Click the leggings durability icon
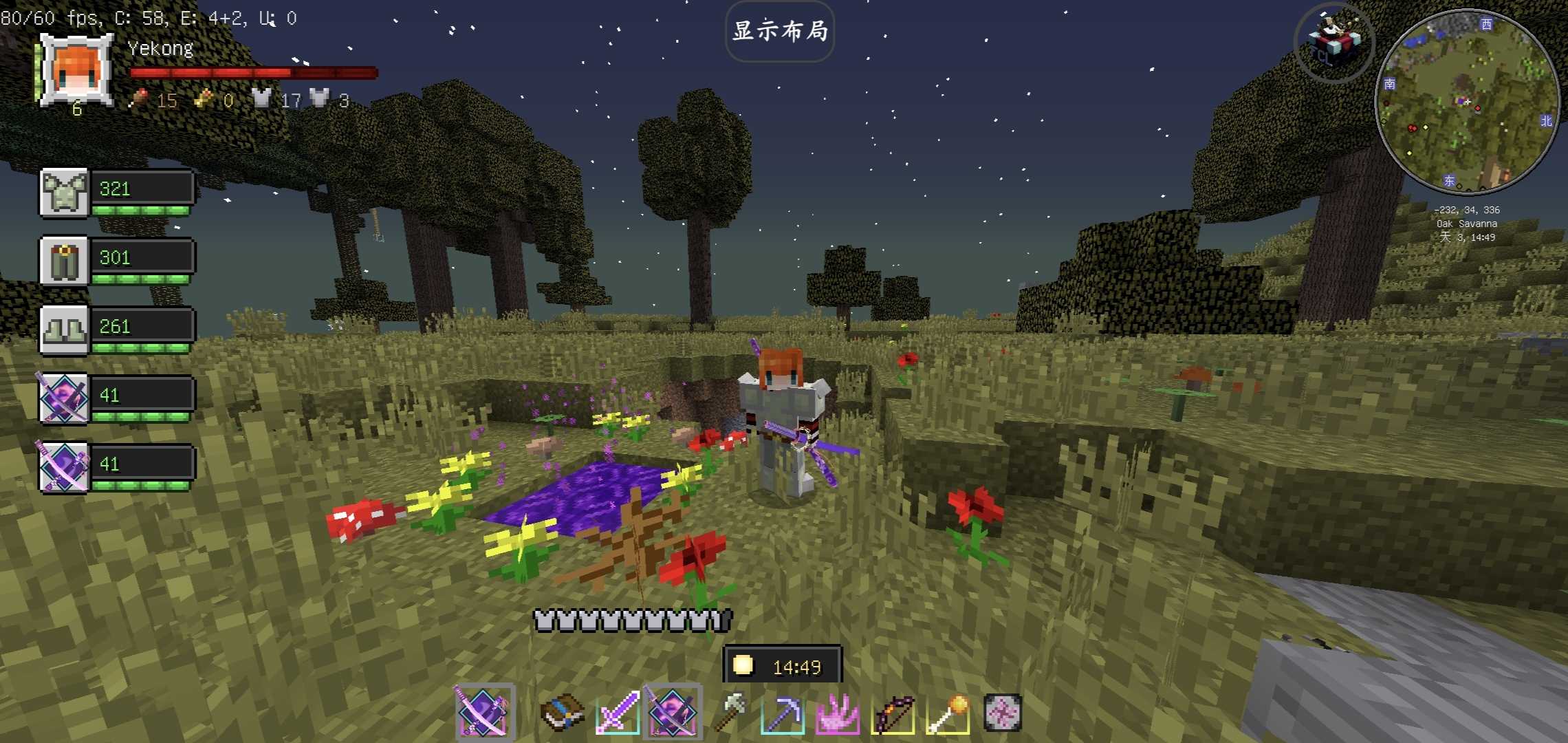 (65, 261)
